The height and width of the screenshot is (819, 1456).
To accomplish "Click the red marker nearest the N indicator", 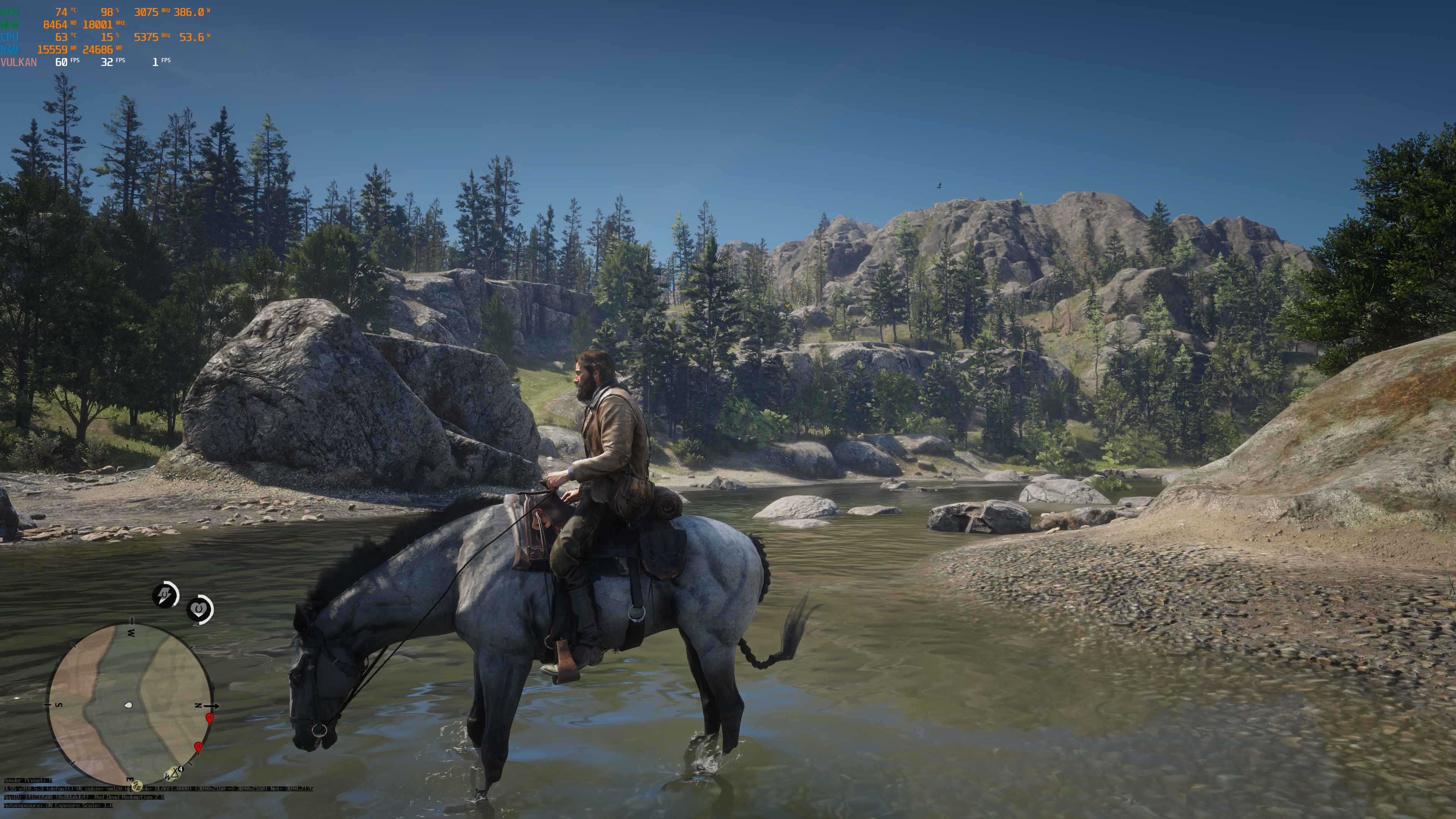I will pos(210,719).
